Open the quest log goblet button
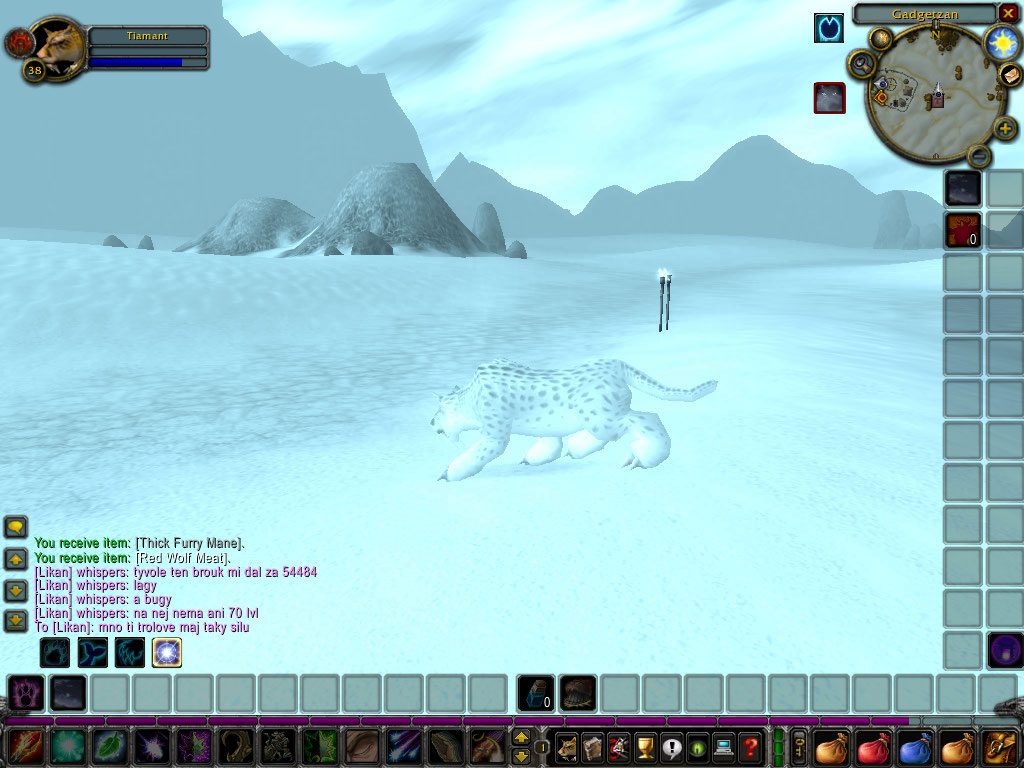 [x=645, y=747]
